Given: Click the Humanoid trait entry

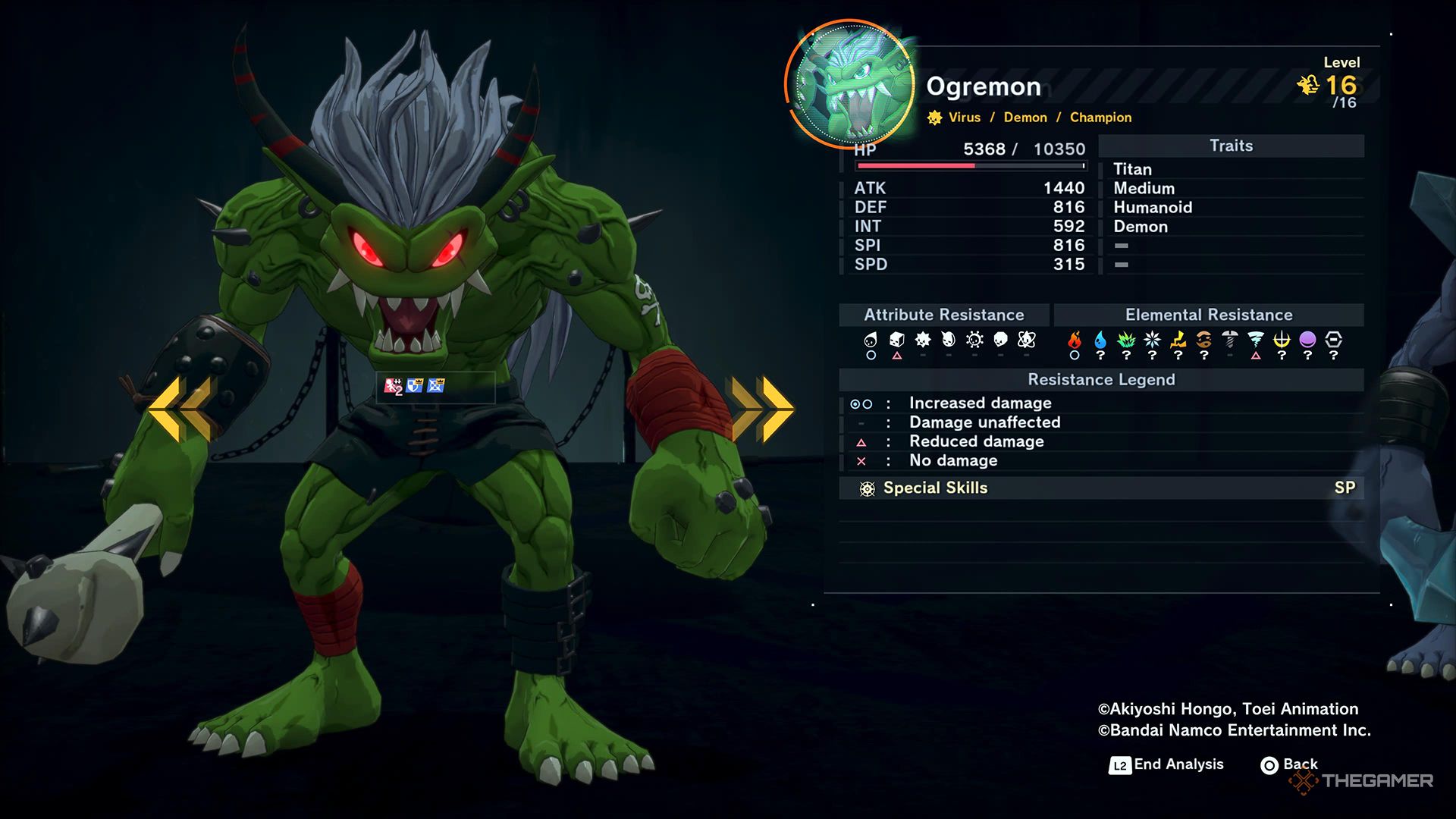Looking at the screenshot, I should pos(1153,208).
